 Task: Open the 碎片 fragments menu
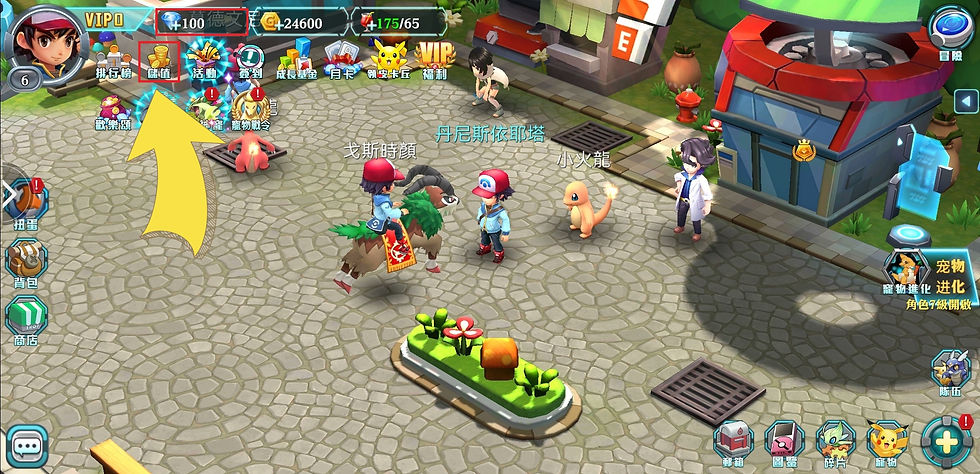(x=837, y=443)
